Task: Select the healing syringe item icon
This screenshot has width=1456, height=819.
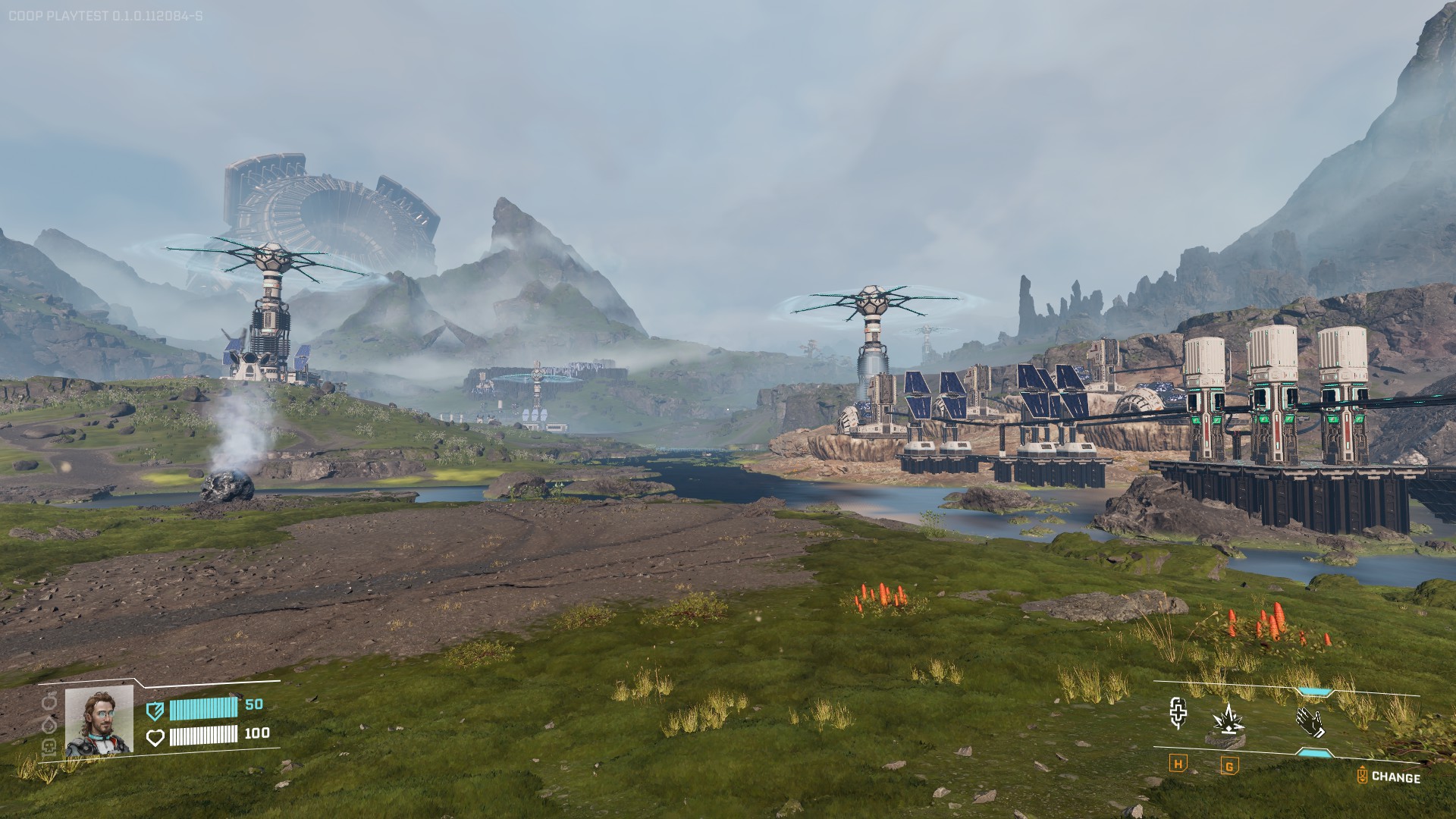Action: click(1178, 714)
